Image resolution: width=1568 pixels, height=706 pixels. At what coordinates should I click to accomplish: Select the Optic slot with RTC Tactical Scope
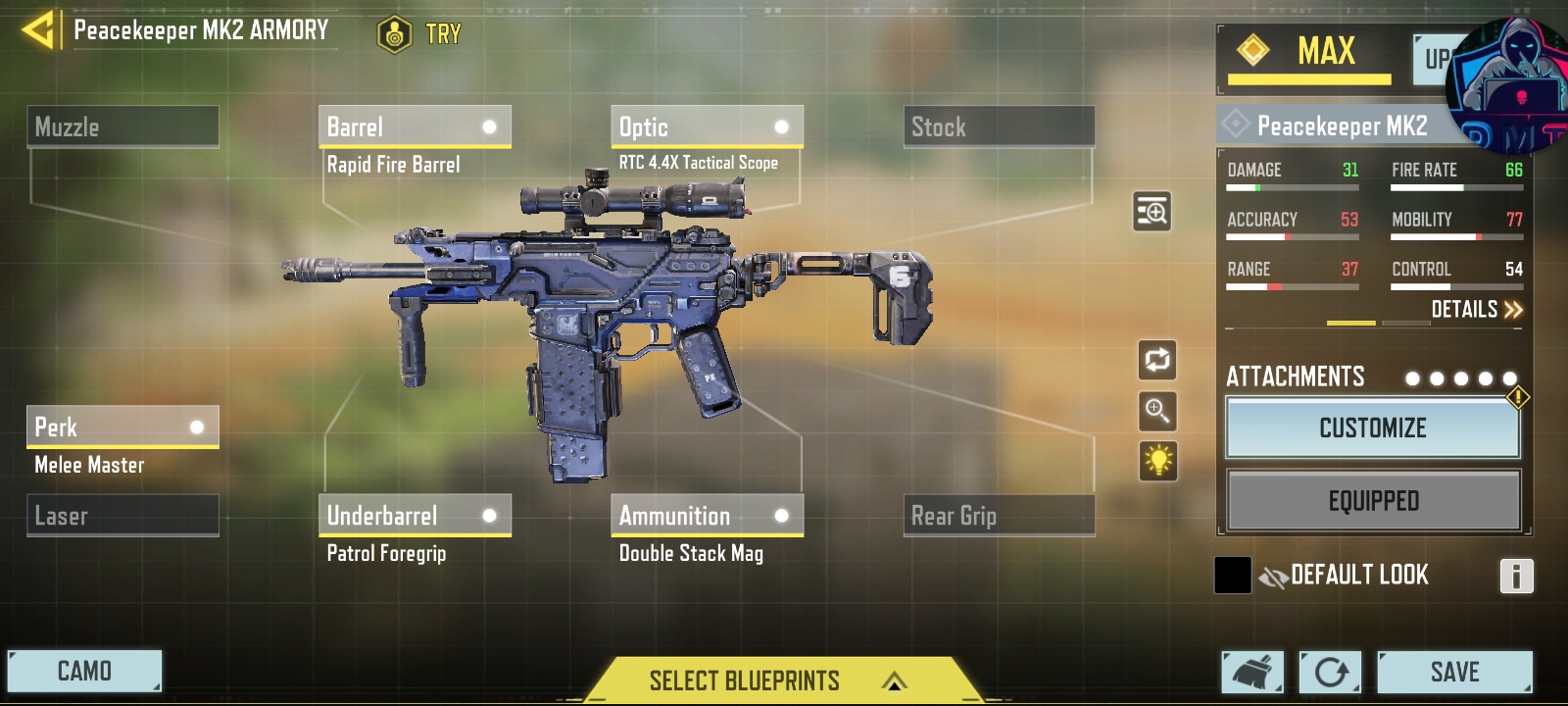[706, 126]
